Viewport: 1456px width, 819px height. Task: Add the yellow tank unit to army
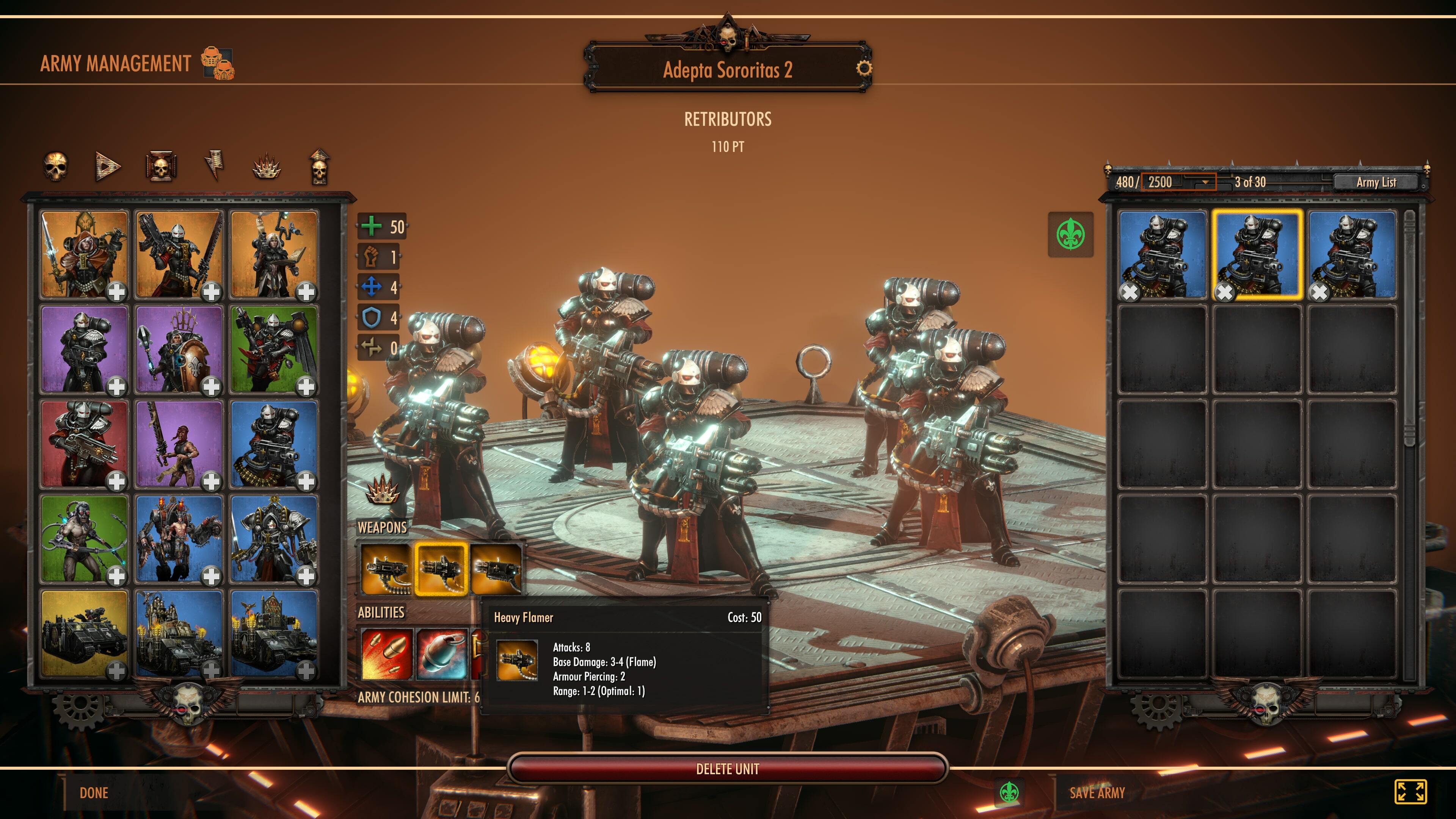(116, 671)
